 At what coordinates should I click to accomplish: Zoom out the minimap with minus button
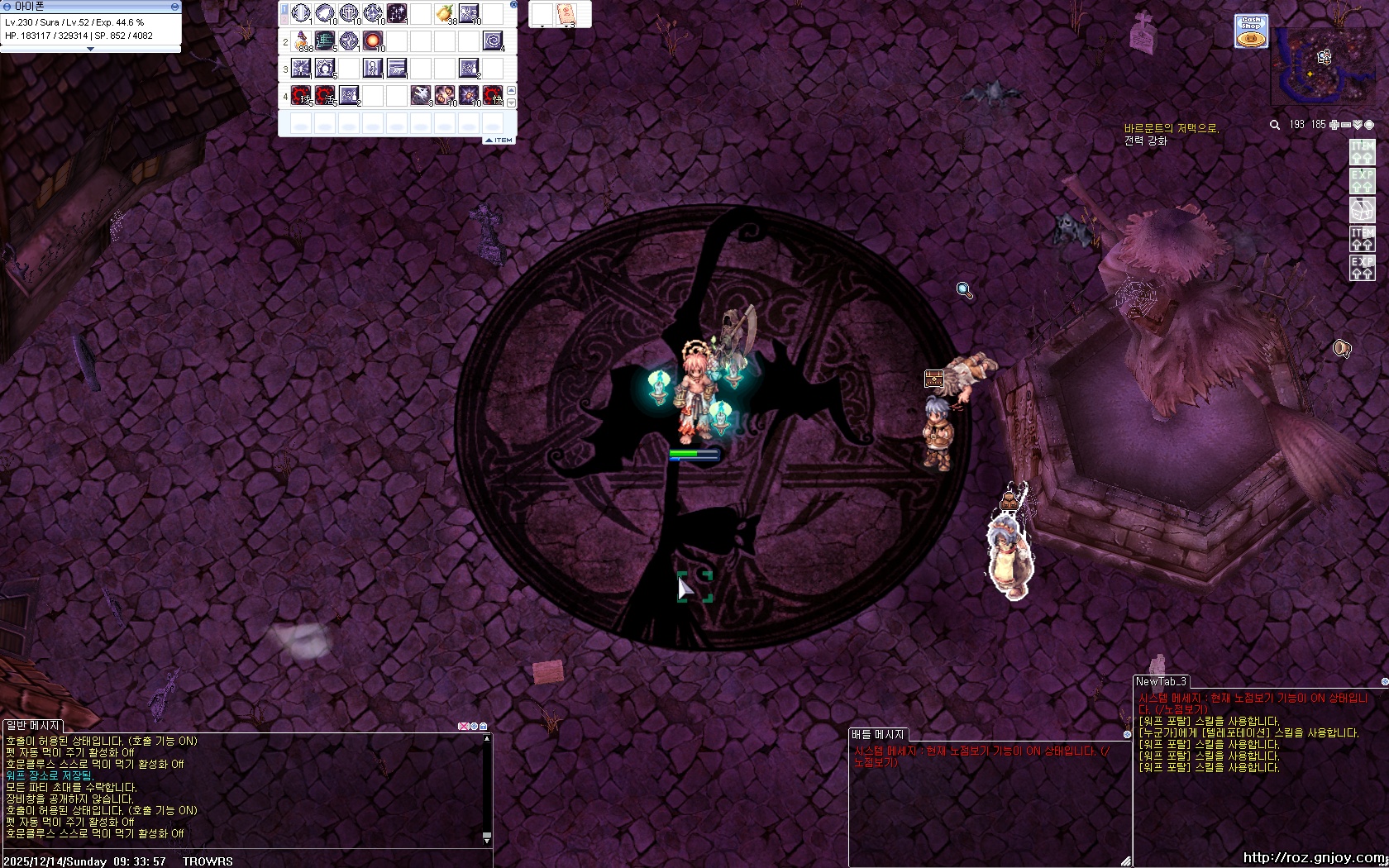tap(1345, 125)
